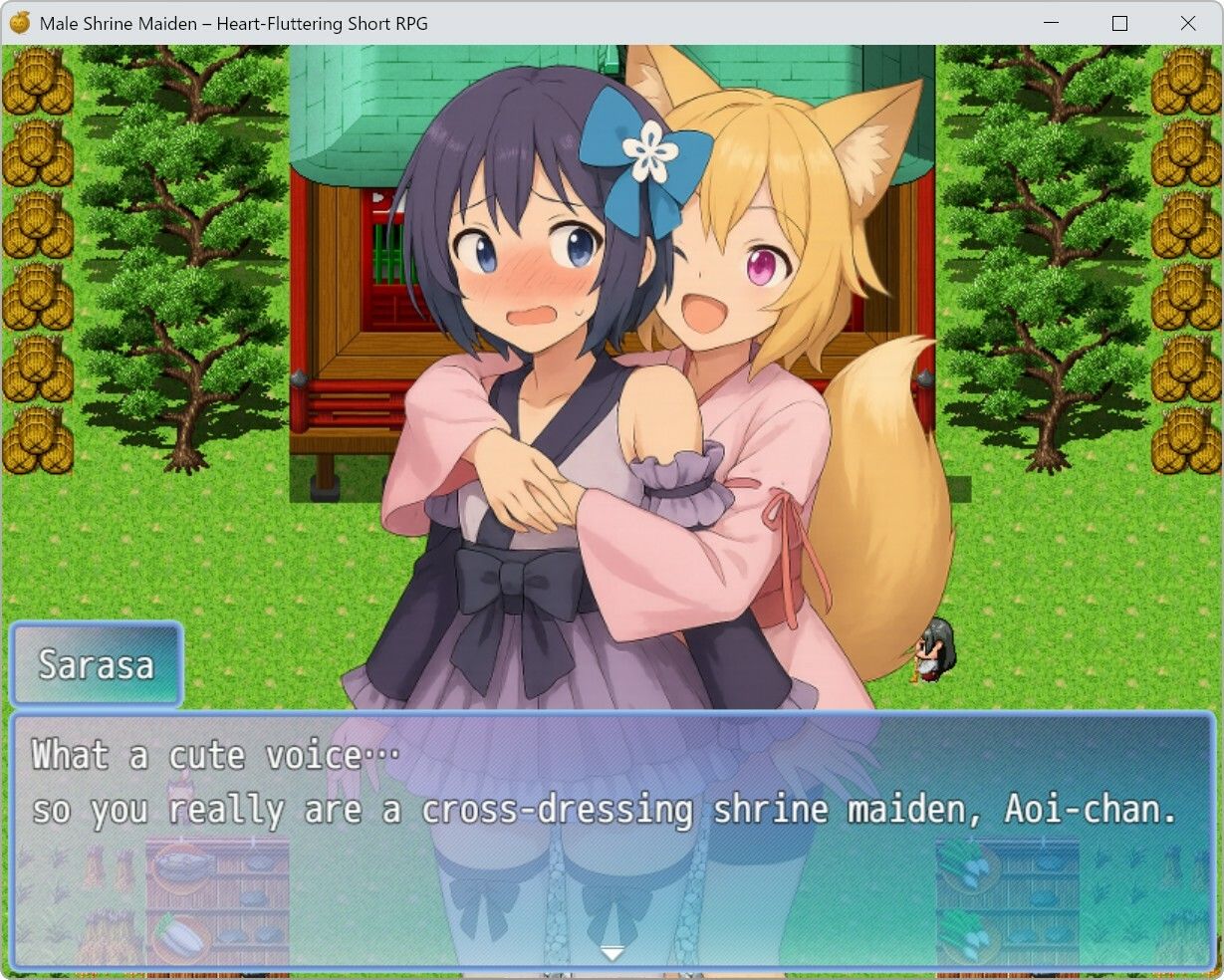
Task: Minimize the game window
Action: tap(1052, 23)
